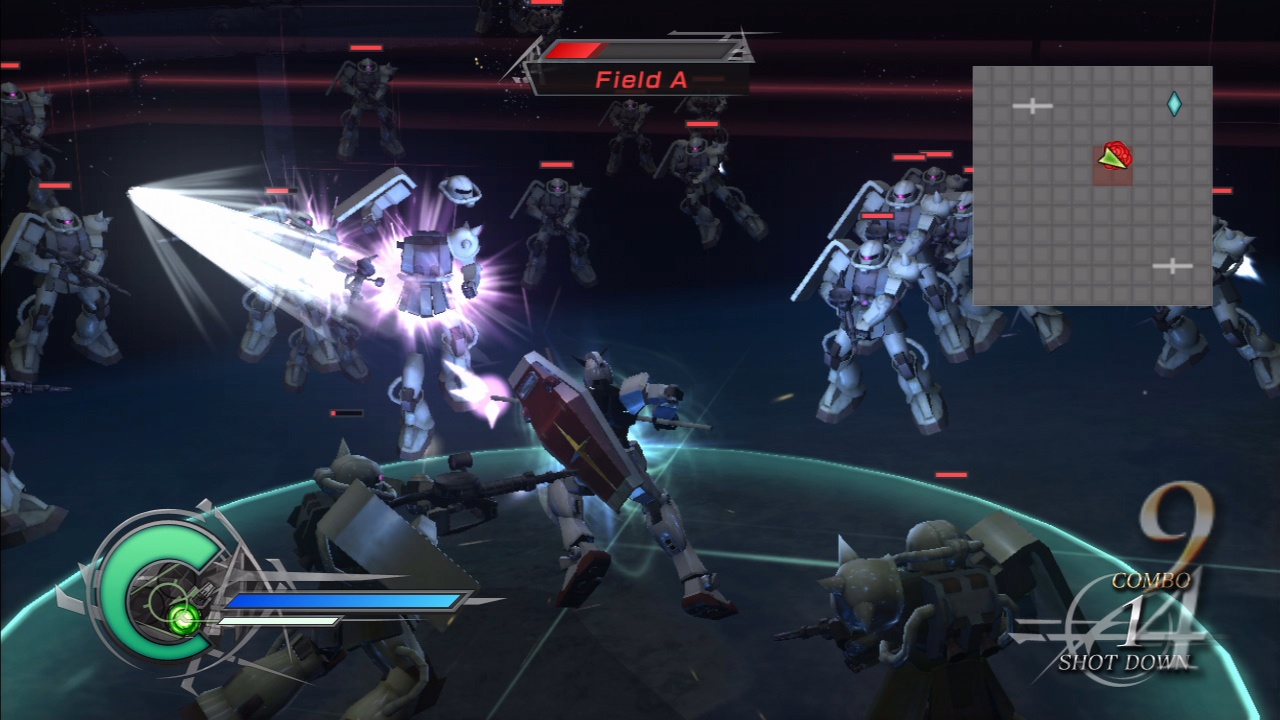
Task: Expand the minimap panel in the top-right corner
Action: tap(1093, 185)
